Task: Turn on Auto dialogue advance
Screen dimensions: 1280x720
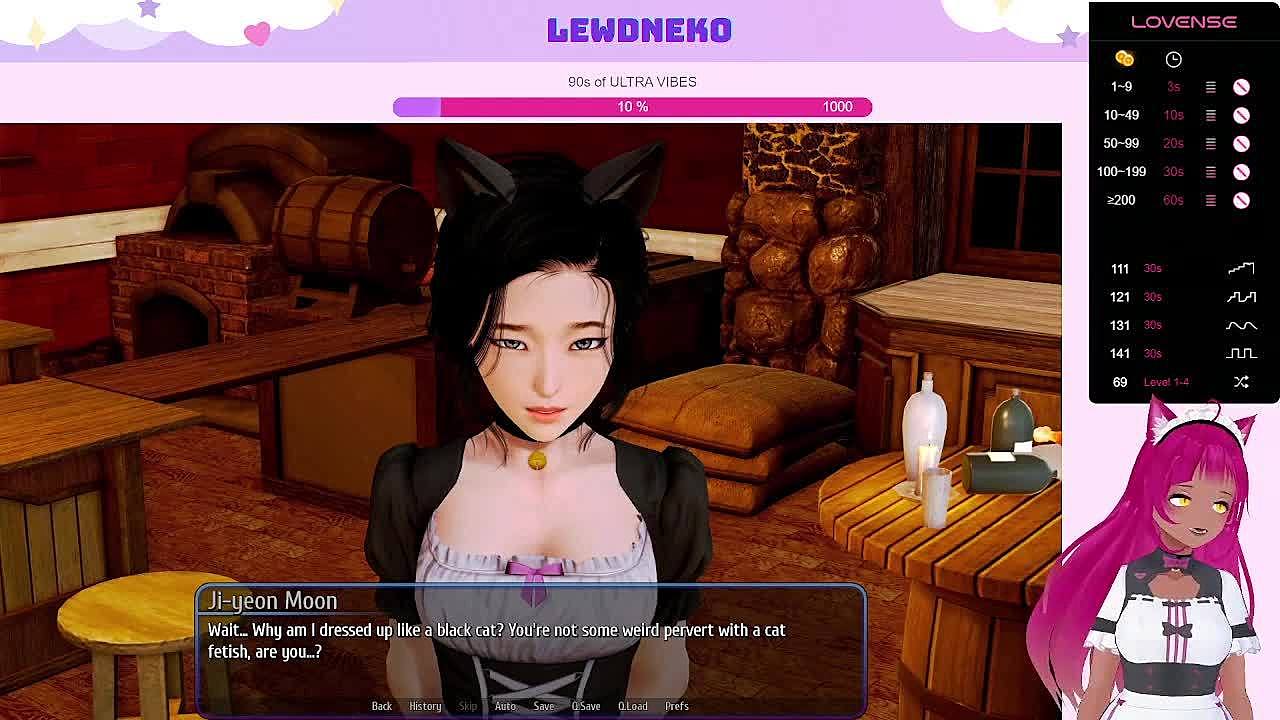Action: pyautogui.click(x=505, y=706)
